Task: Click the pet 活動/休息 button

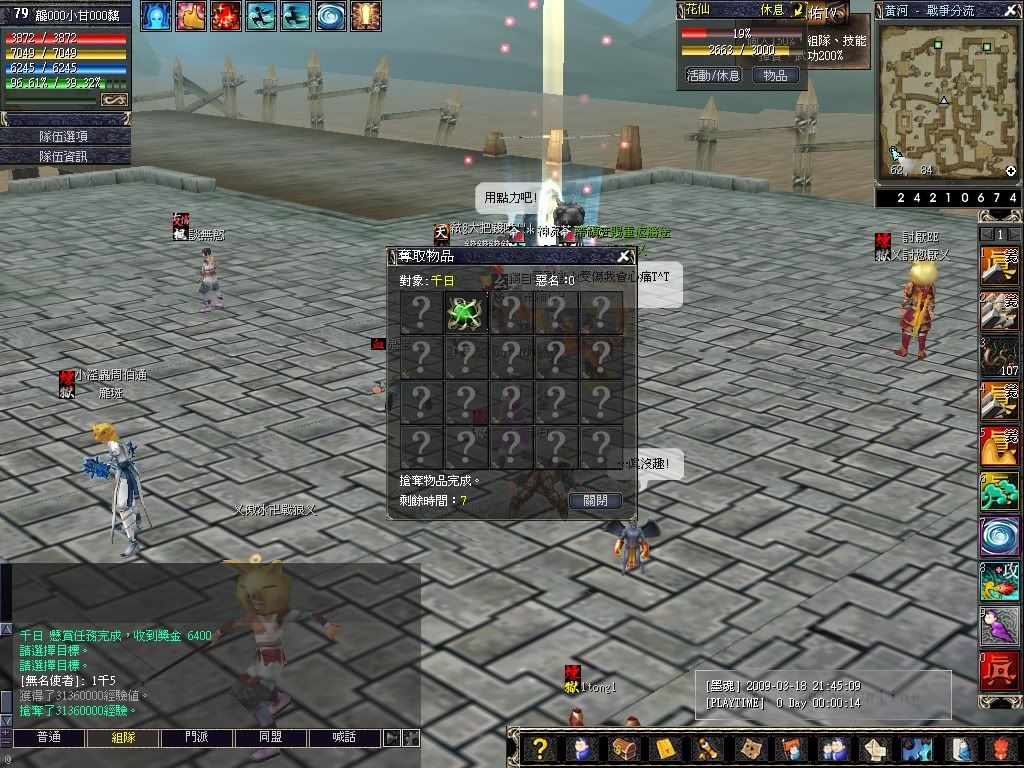Action: [712, 75]
